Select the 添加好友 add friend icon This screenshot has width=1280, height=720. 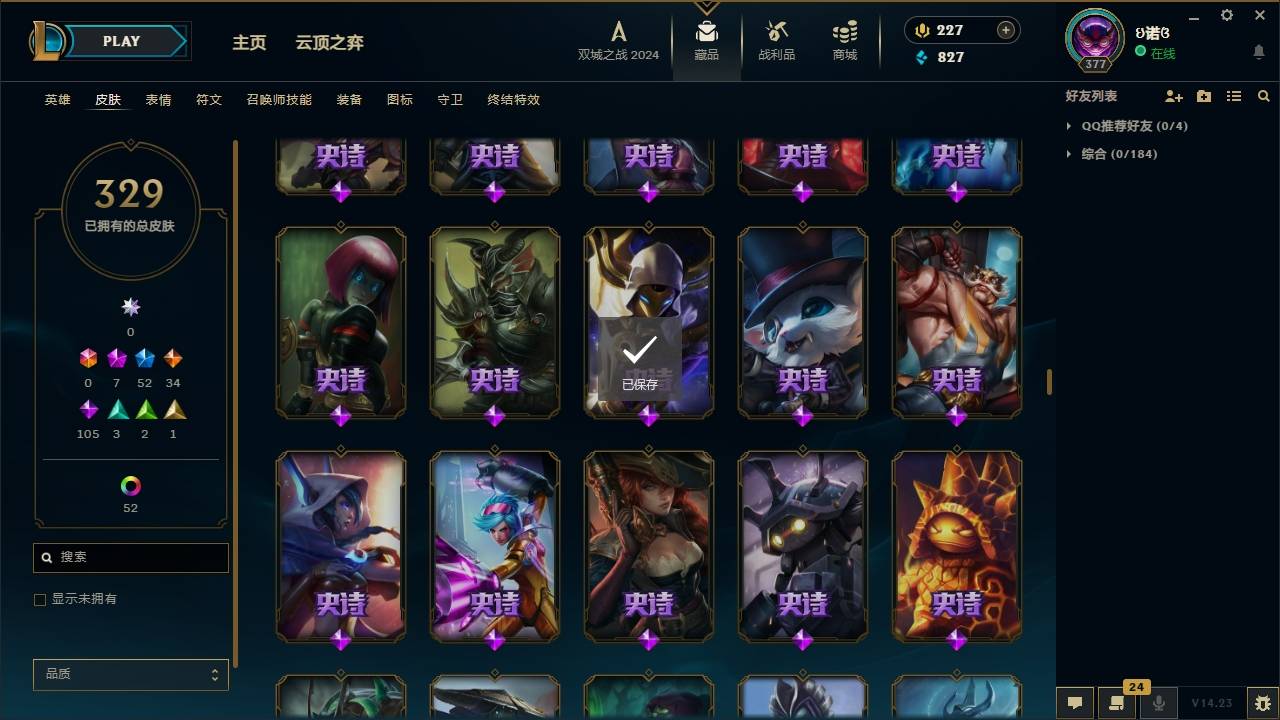pos(1174,96)
